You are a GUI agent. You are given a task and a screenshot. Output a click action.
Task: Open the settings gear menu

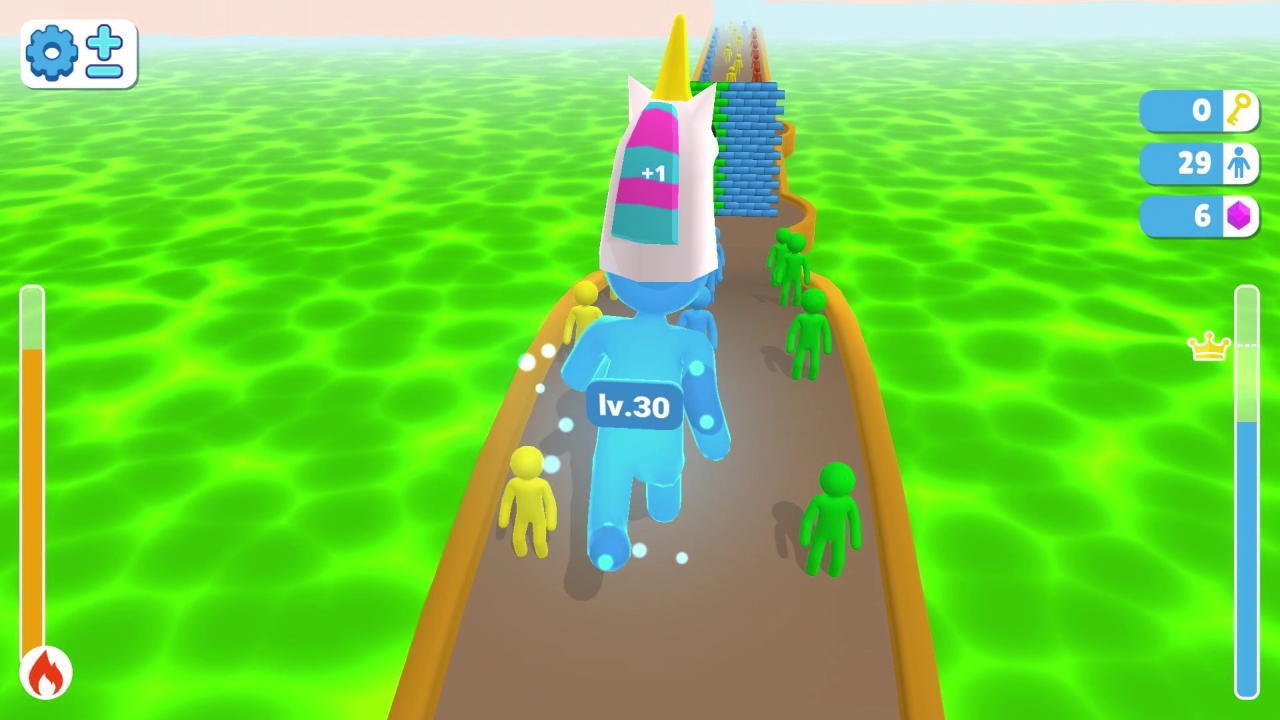click(52, 53)
